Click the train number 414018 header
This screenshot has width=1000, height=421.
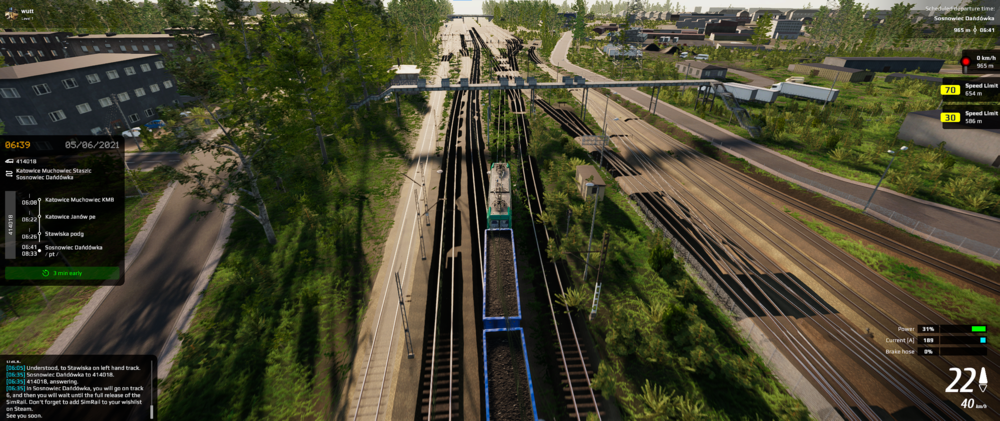click(x=28, y=160)
